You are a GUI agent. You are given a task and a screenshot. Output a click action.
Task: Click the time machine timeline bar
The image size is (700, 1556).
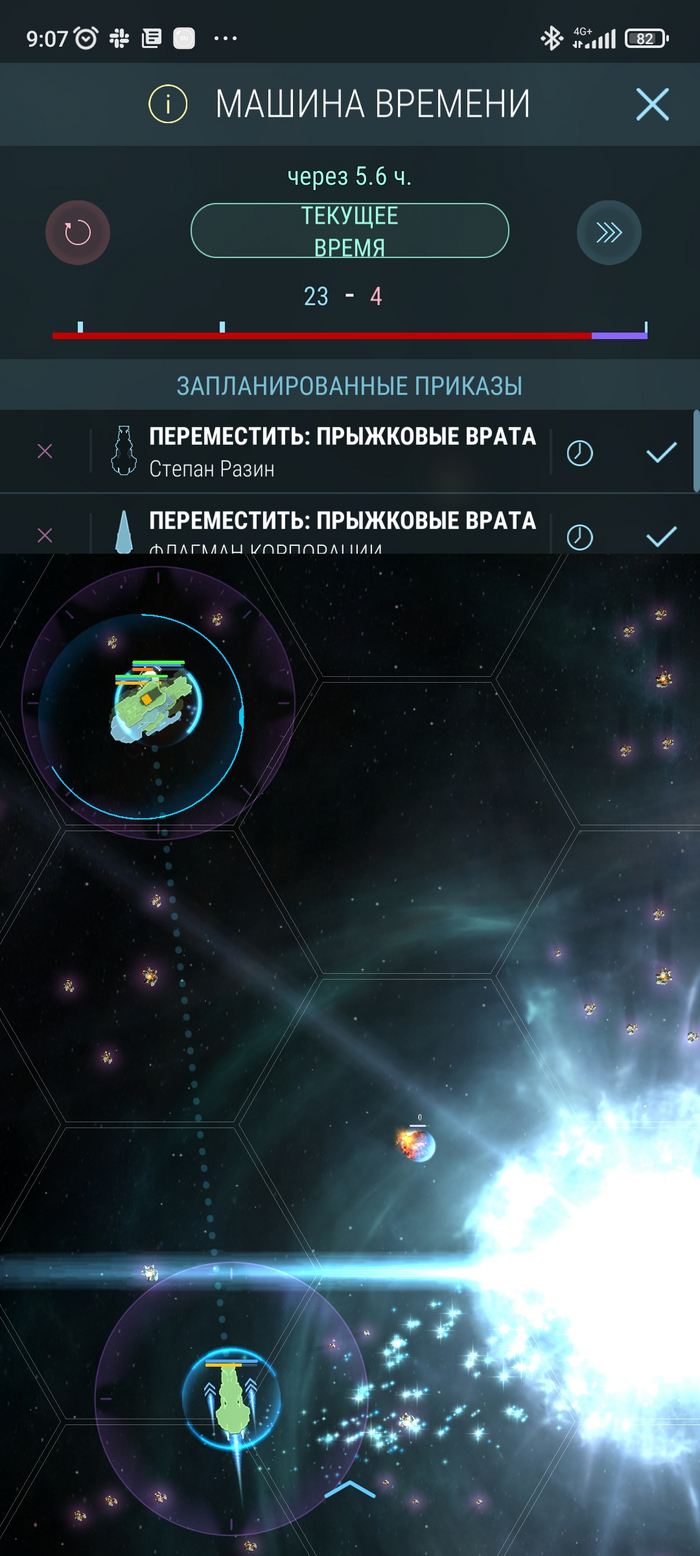[349, 335]
